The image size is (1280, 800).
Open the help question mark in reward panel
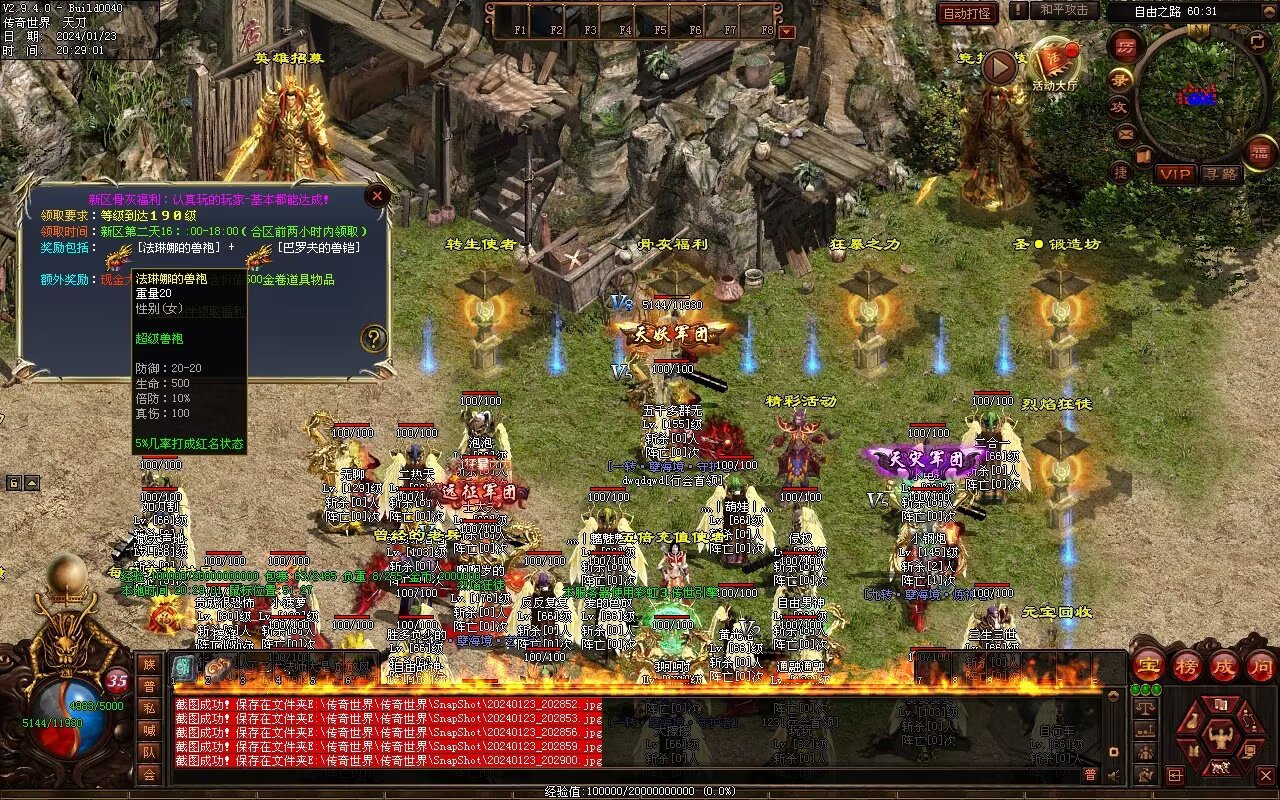[374, 338]
